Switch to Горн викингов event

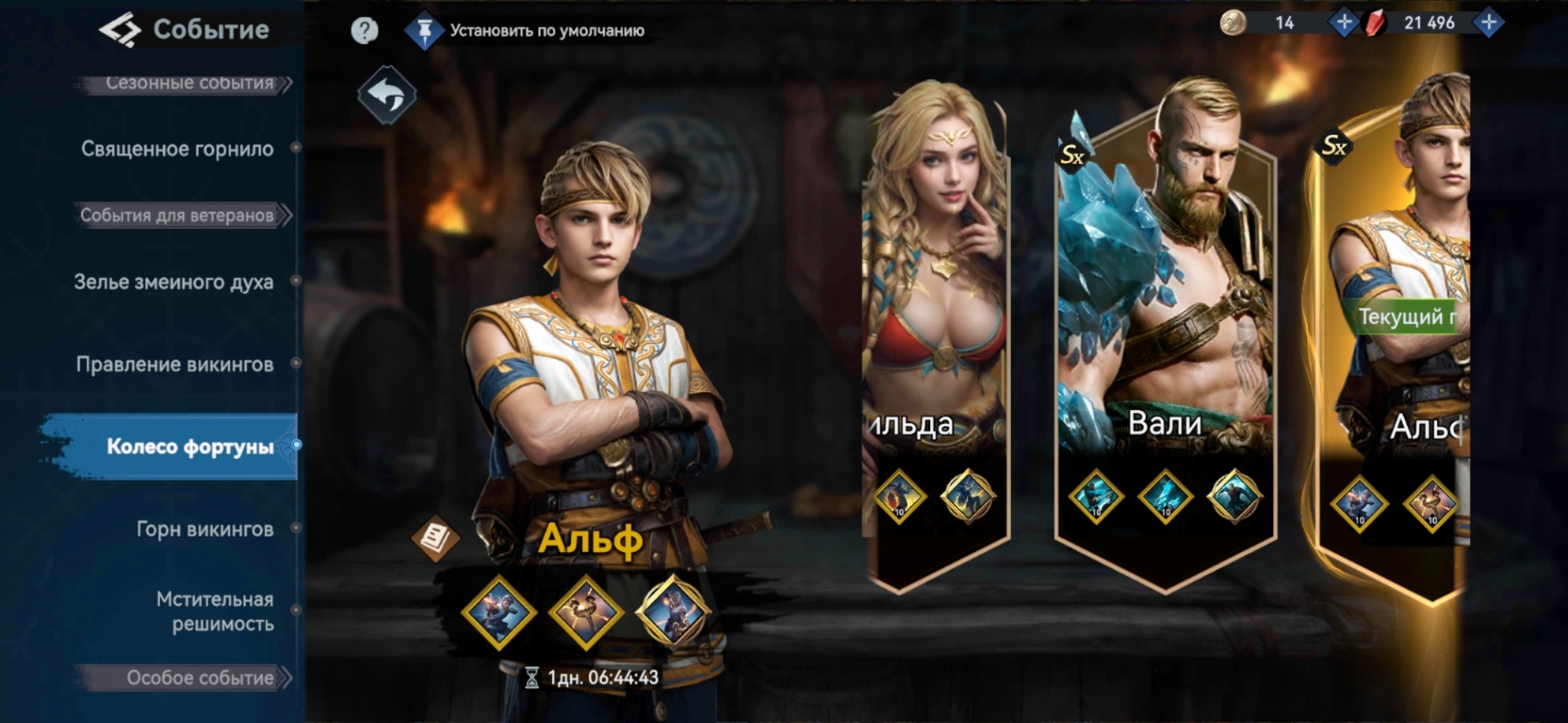click(205, 529)
